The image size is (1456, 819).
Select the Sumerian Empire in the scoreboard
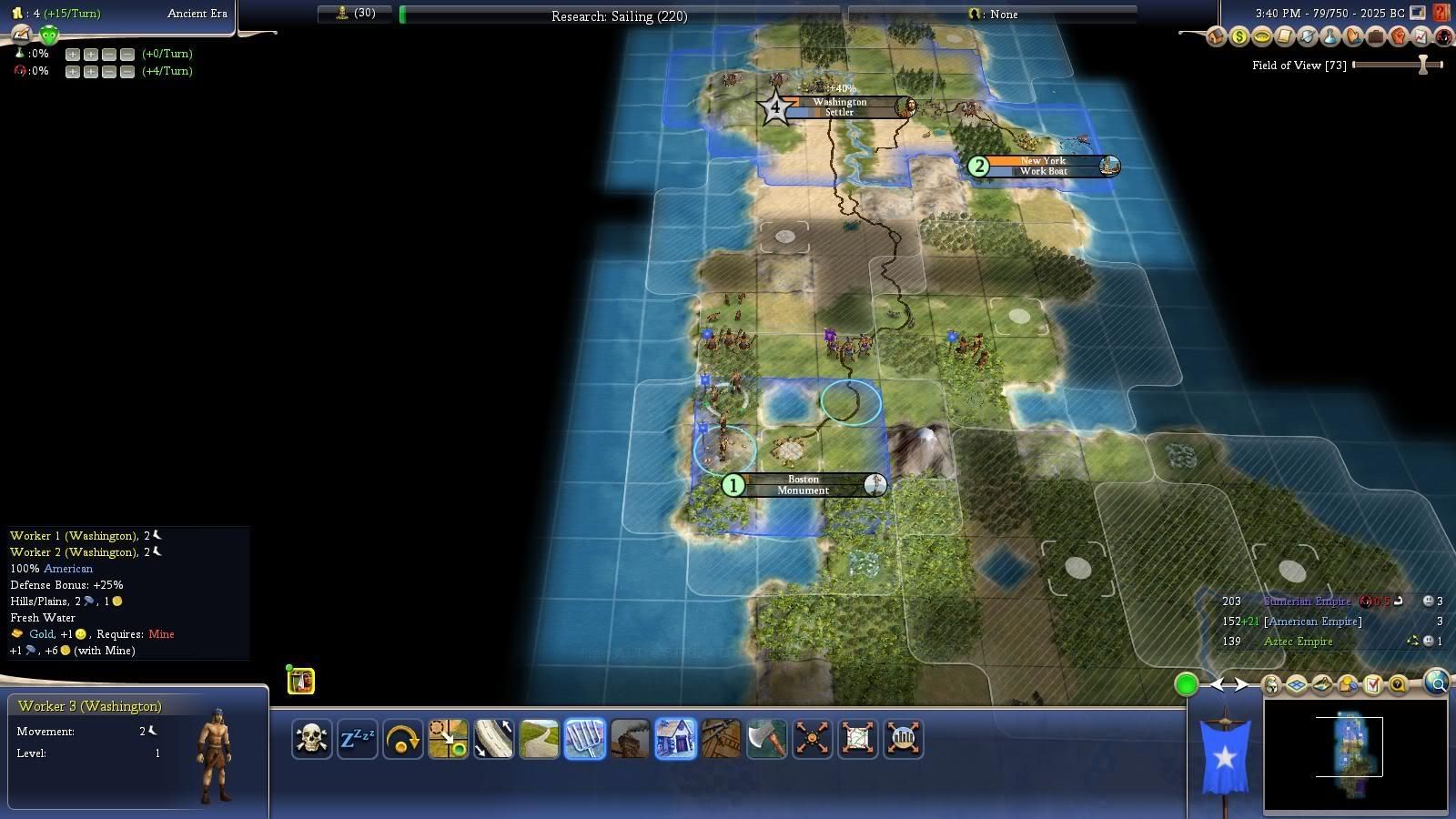click(1307, 602)
